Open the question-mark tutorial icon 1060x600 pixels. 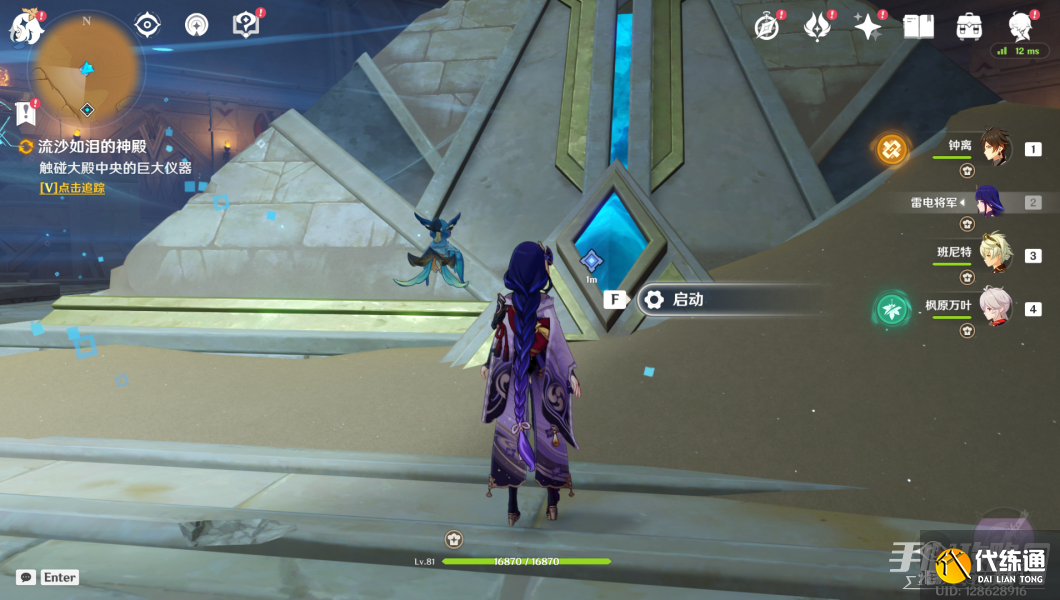click(x=244, y=25)
